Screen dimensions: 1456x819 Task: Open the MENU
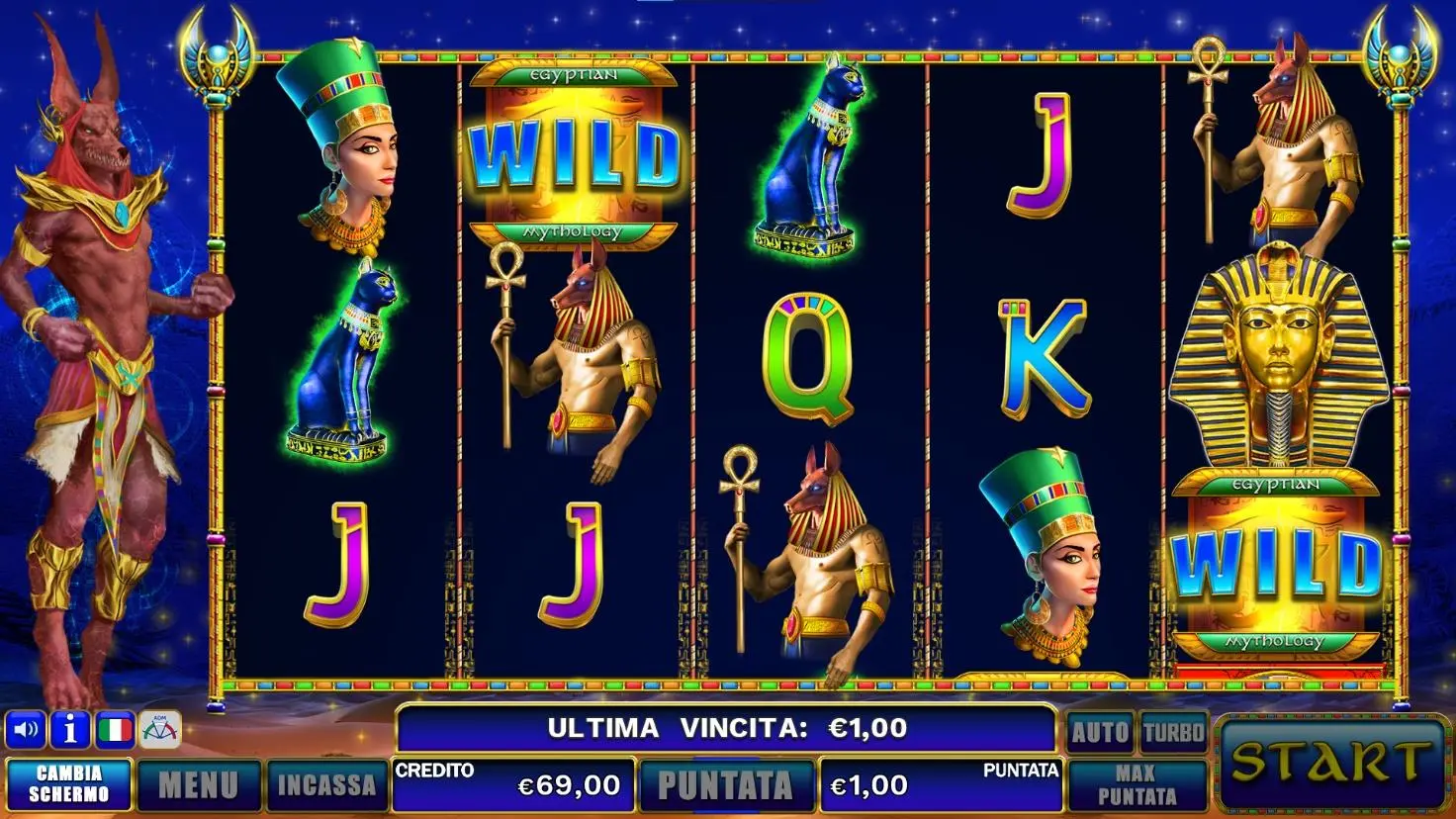click(199, 785)
